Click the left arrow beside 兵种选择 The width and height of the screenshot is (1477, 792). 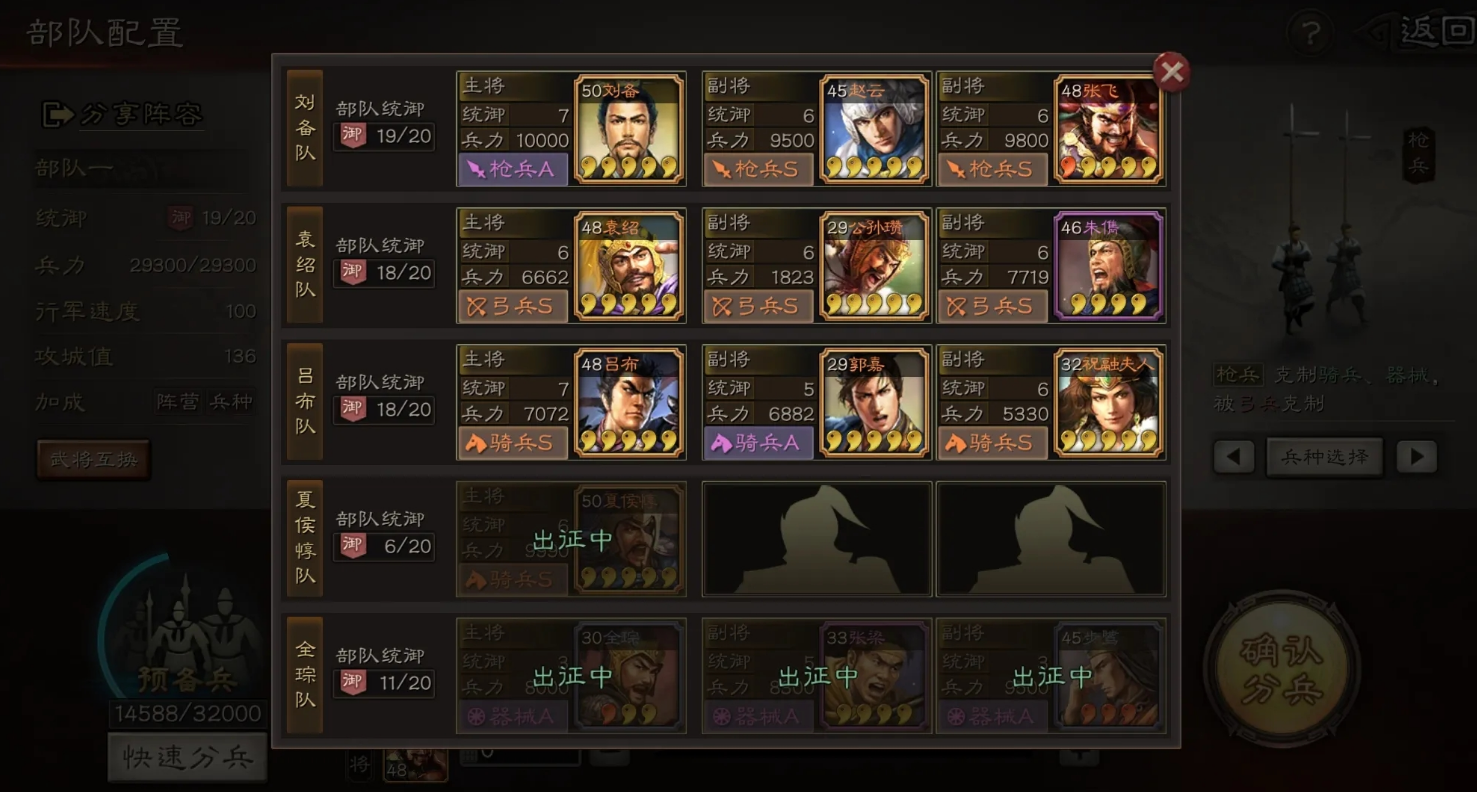point(1234,457)
